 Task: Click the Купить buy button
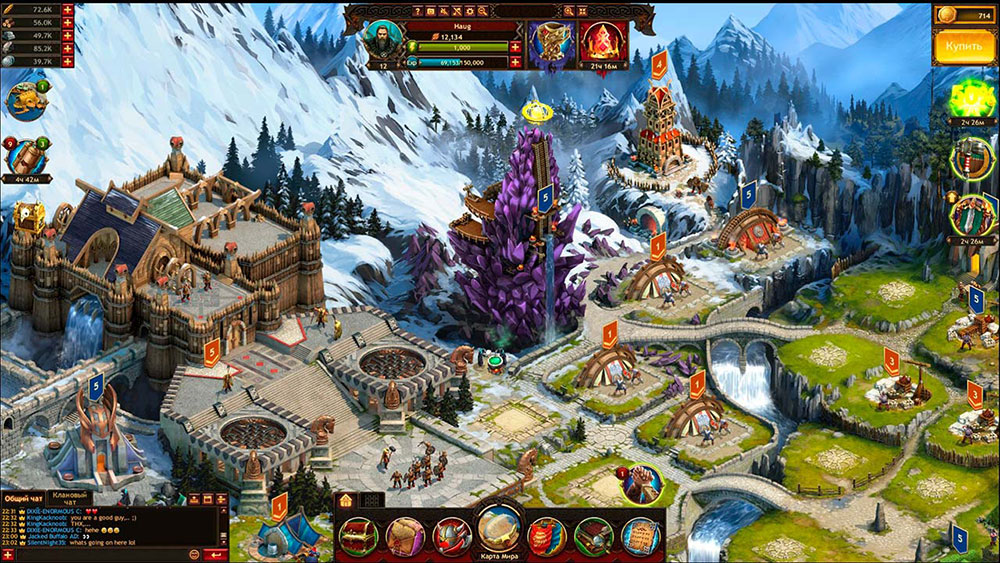tap(964, 48)
